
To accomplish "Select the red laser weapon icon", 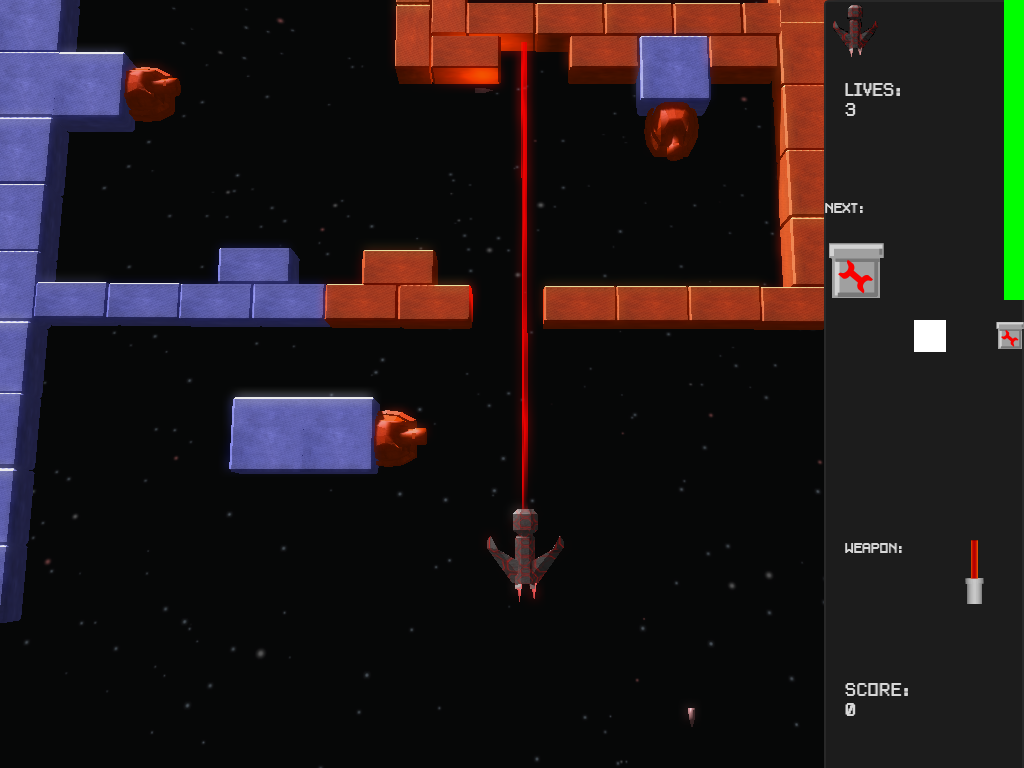I will tap(974, 573).
